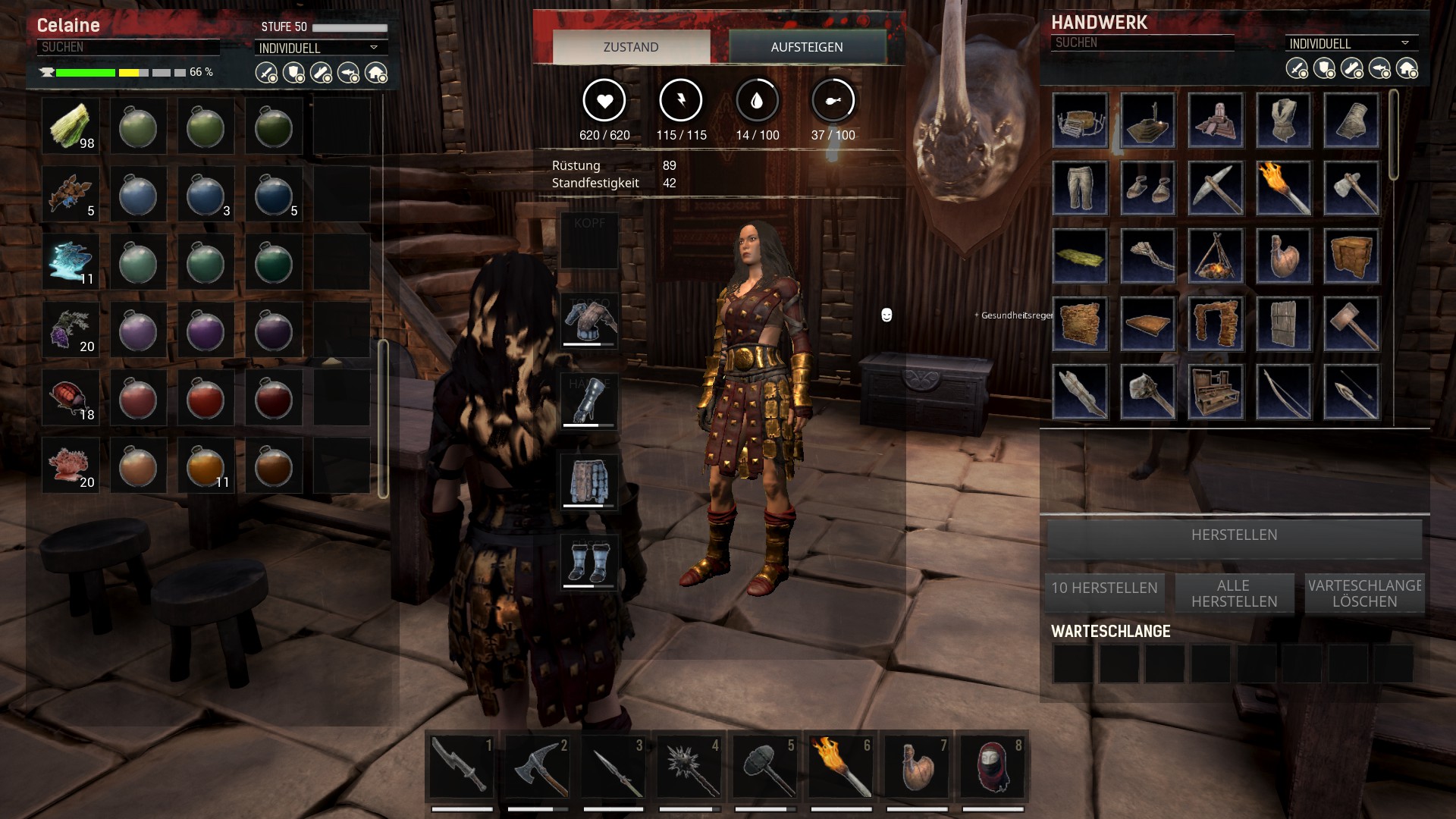Viewport: 1456px width, 819px height.
Task: Select the plant fiber stack of 98
Action: pos(71,126)
